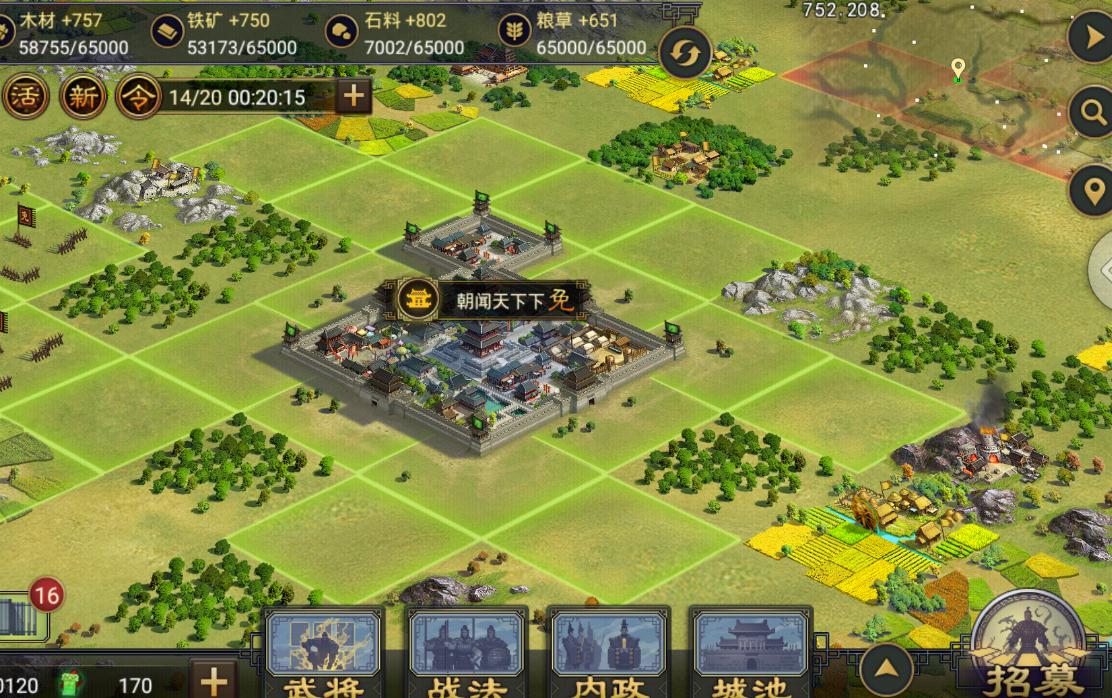
Task: Click the right-pointing arrow button
Action: pyautogui.click(x=1091, y=40)
